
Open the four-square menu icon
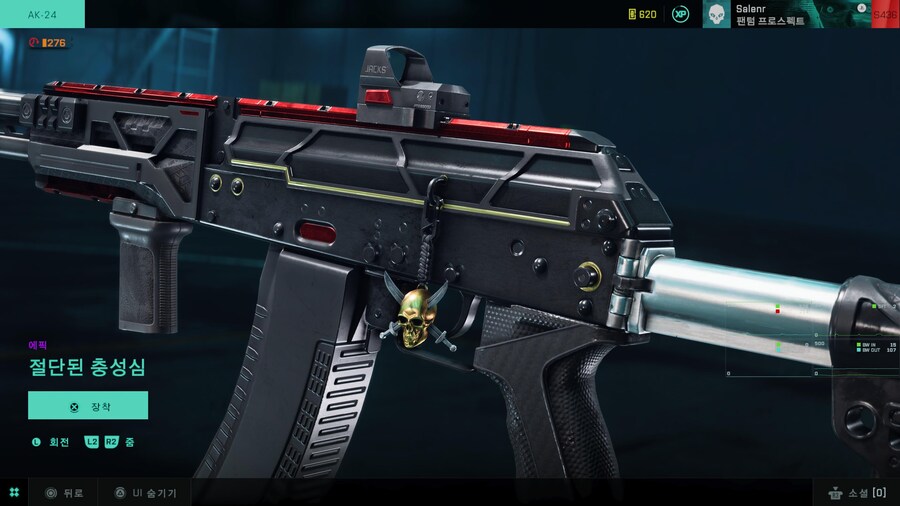pyautogui.click(x=14, y=493)
